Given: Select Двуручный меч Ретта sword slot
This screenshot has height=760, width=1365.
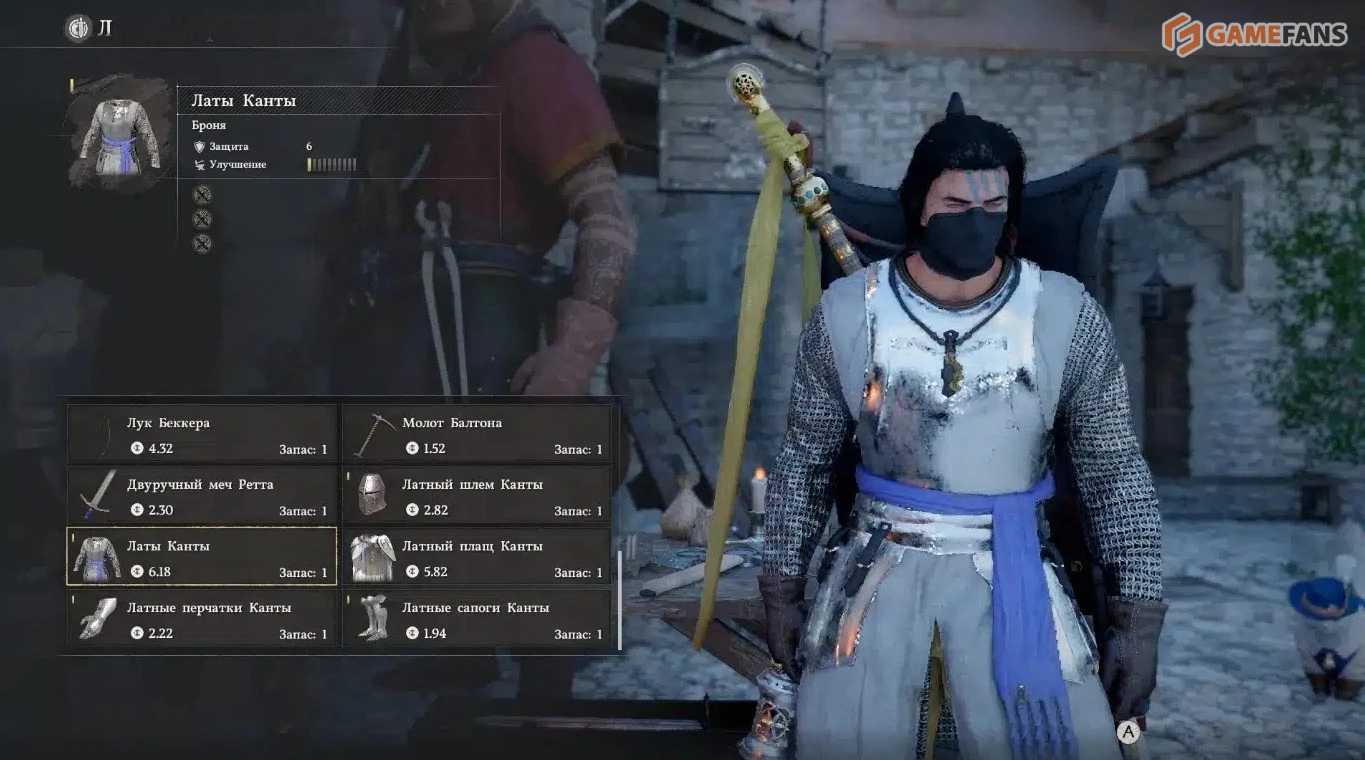Looking at the screenshot, I should point(202,496).
